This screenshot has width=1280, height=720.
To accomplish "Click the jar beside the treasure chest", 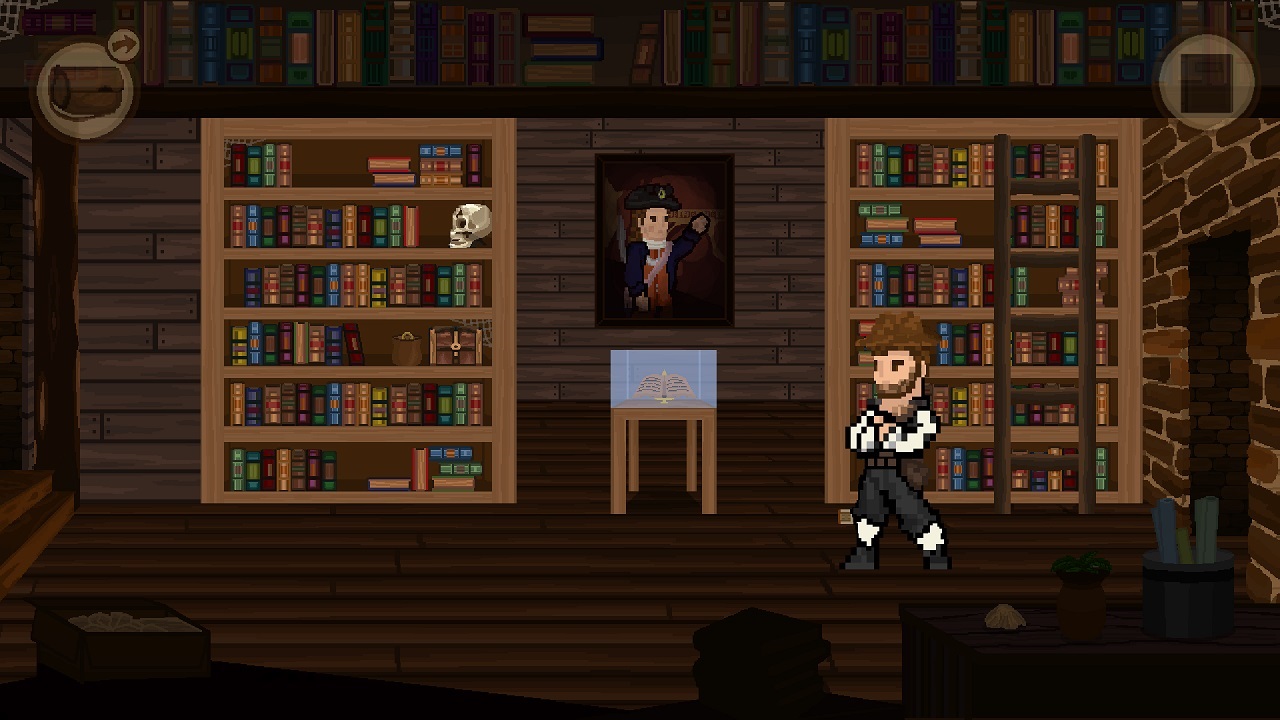I will (406, 346).
